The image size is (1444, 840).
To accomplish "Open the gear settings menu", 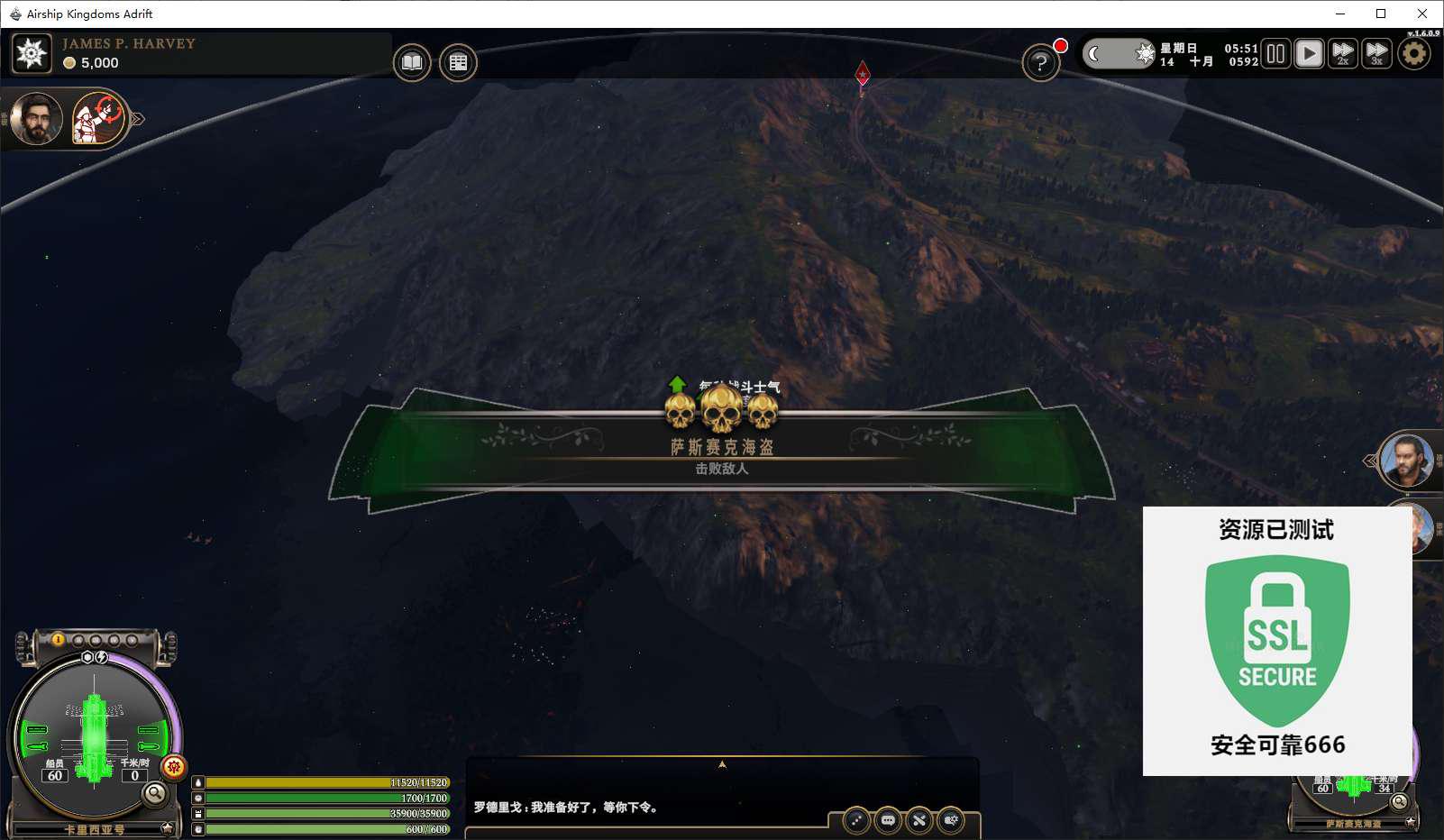I will coord(1414,54).
